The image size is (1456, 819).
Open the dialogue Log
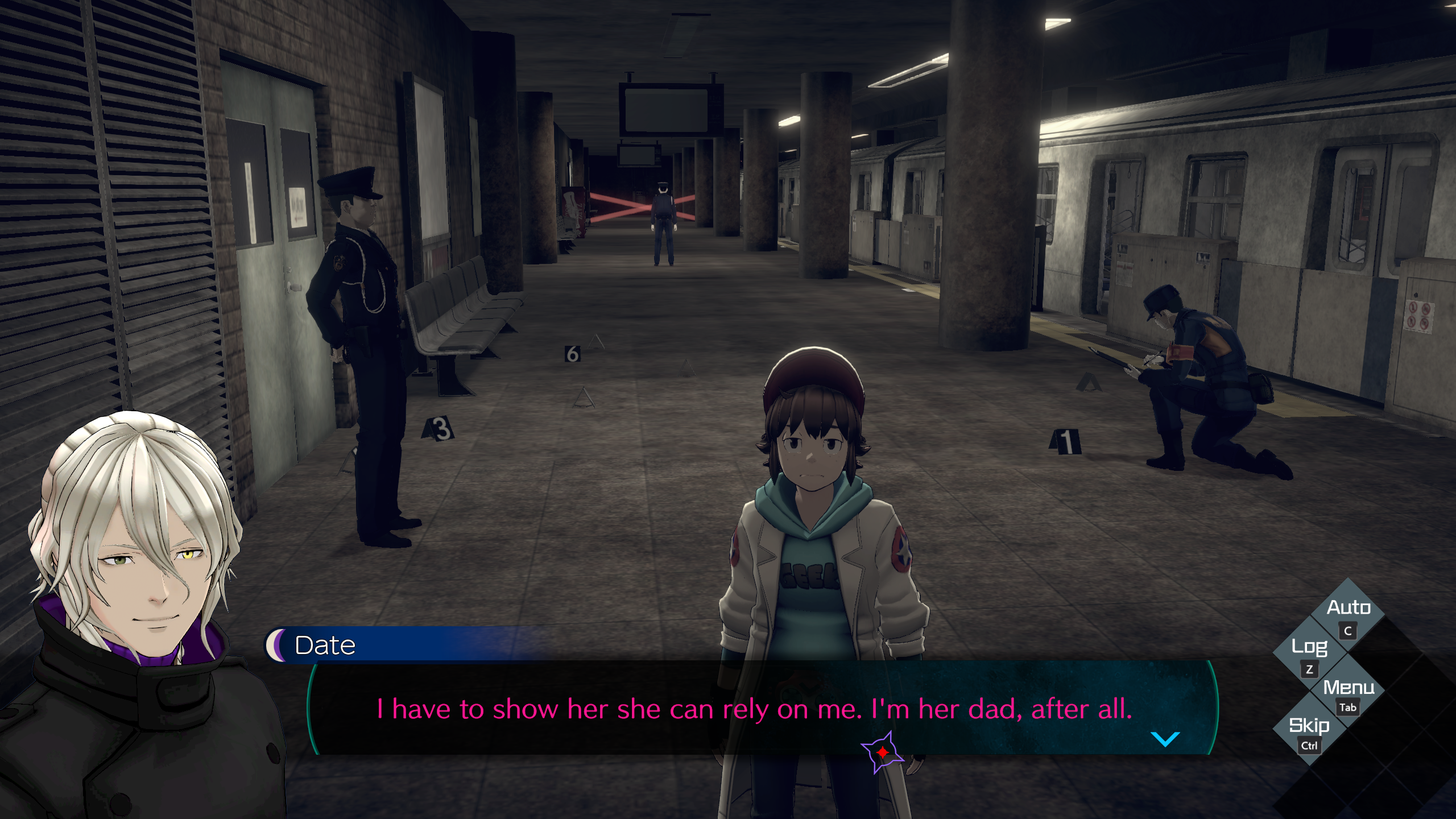[1309, 653]
